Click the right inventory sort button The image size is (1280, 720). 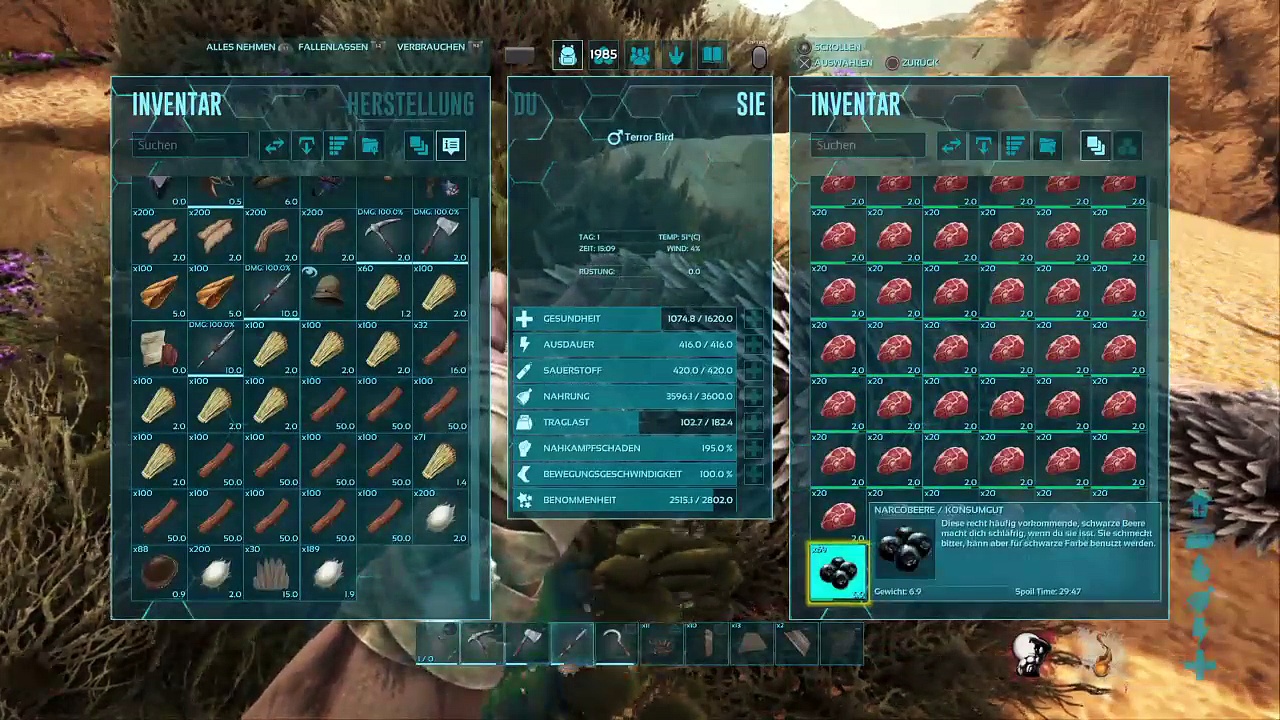click(1015, 146)
